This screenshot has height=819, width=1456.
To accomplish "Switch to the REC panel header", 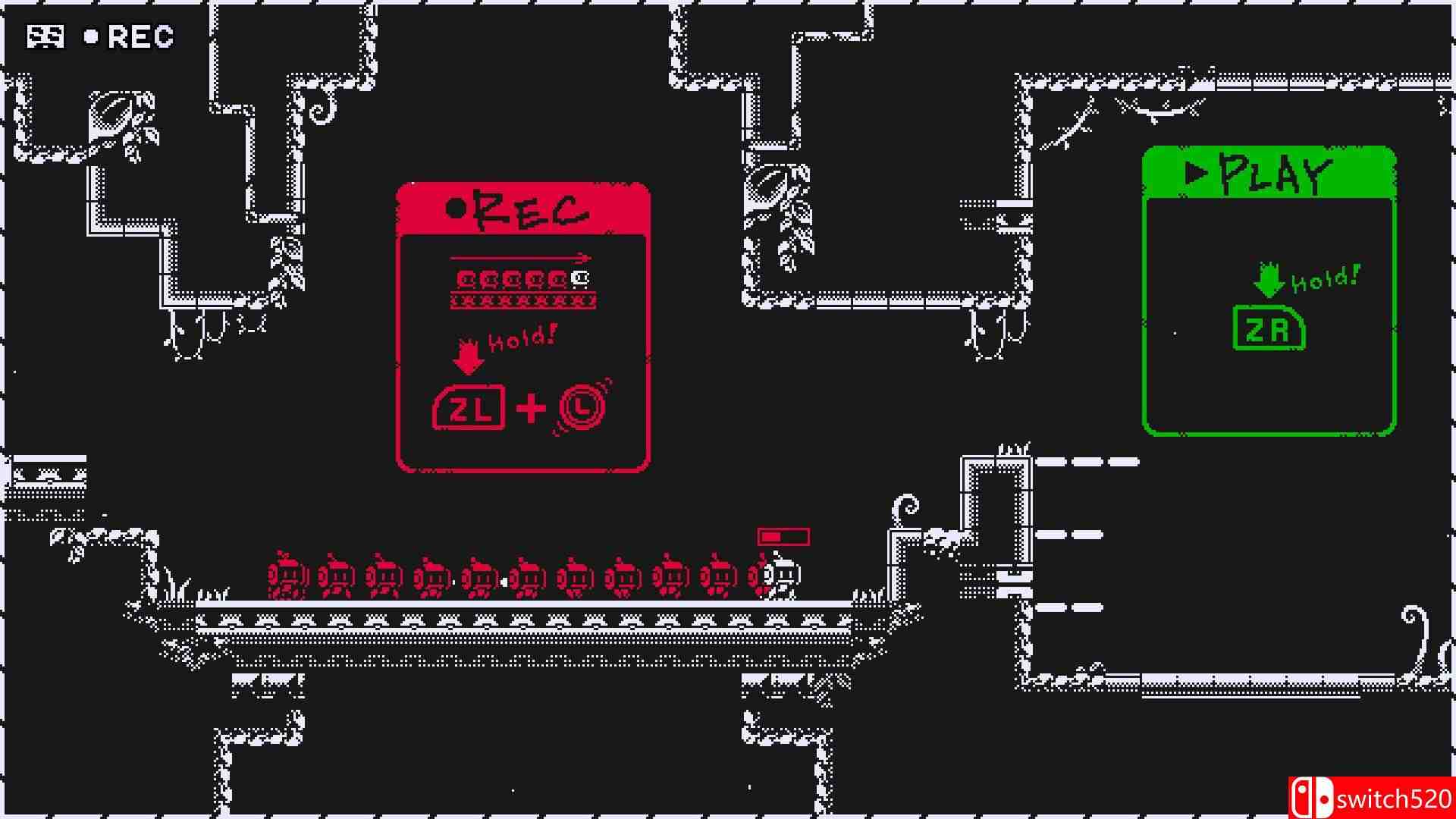I will (x=523, y=210).
